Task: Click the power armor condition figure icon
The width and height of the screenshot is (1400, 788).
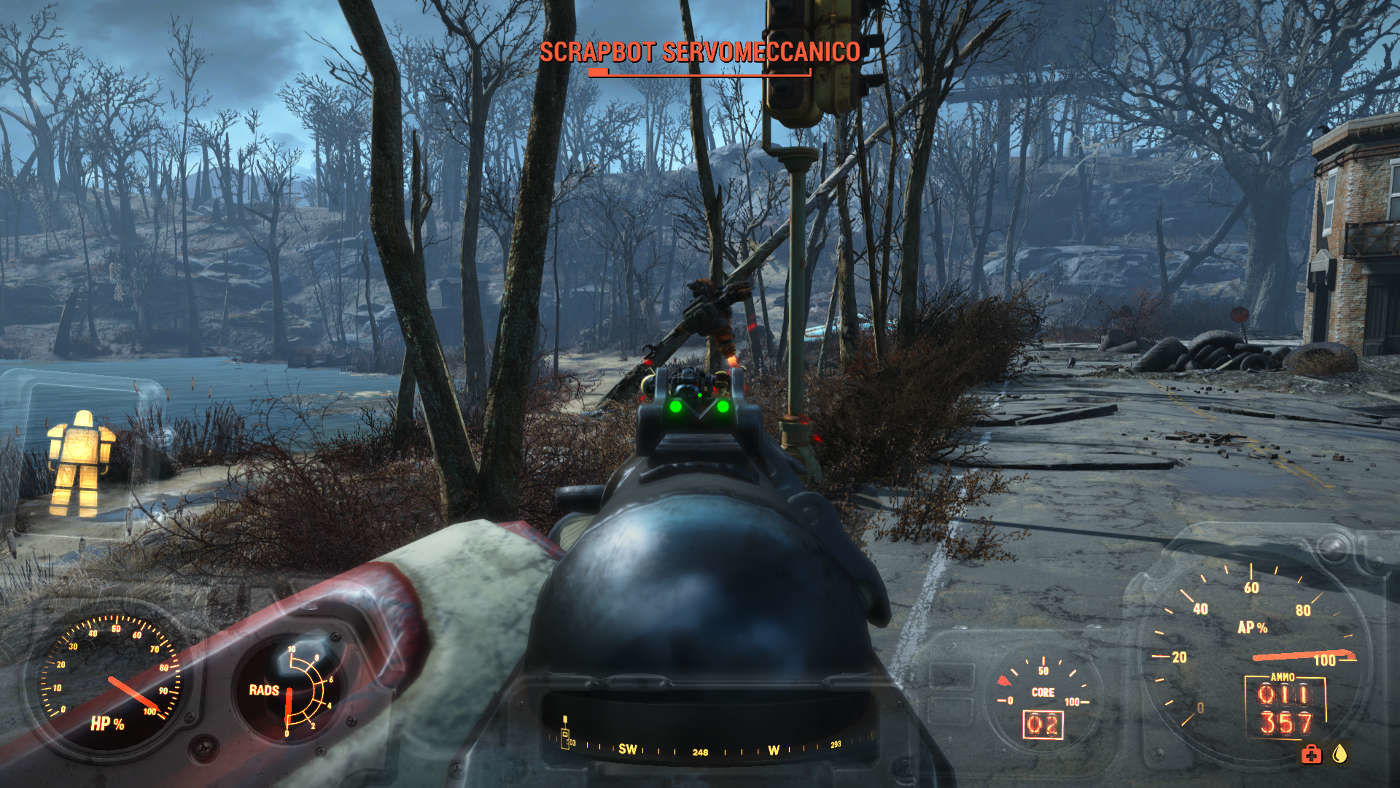Action: (80, 462)
